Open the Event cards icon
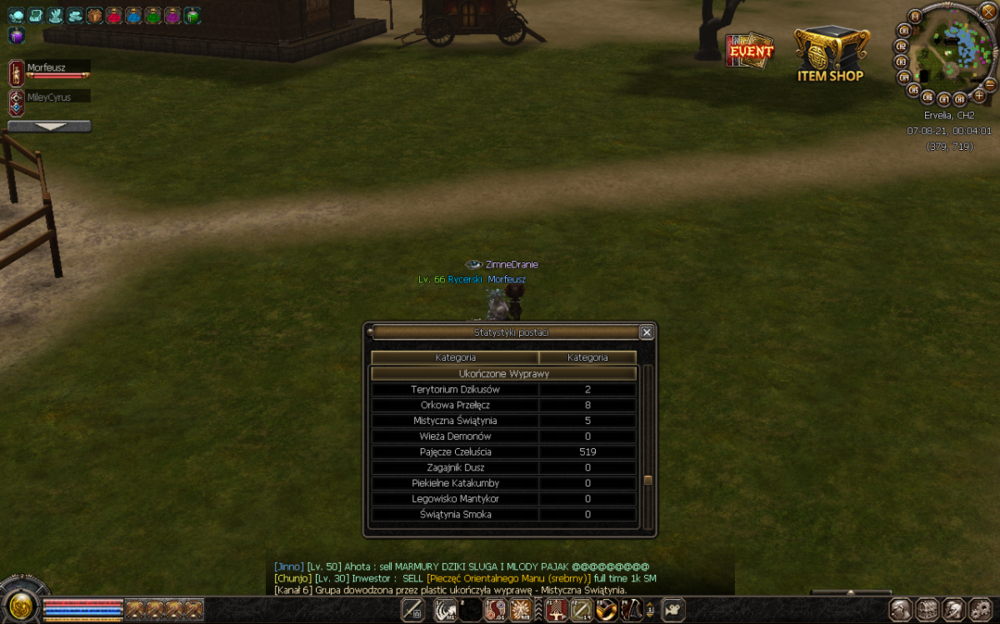 750,50
